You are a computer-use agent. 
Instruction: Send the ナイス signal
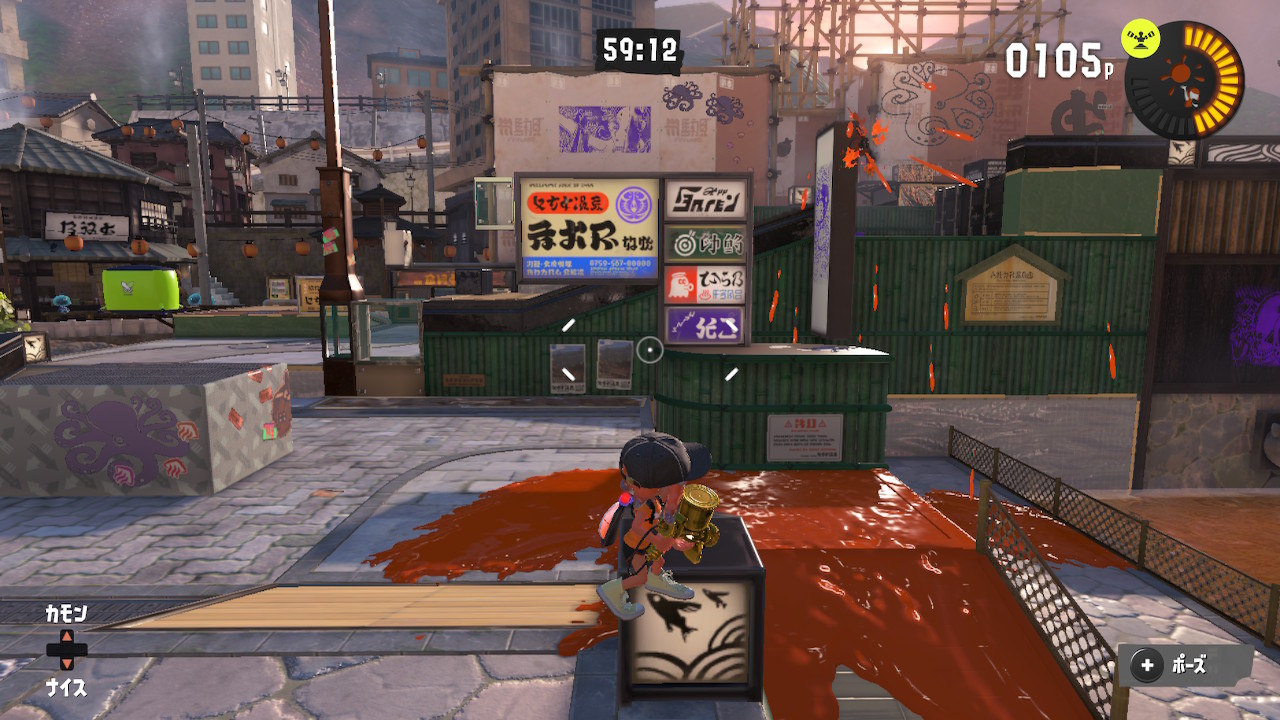(66, 688)
